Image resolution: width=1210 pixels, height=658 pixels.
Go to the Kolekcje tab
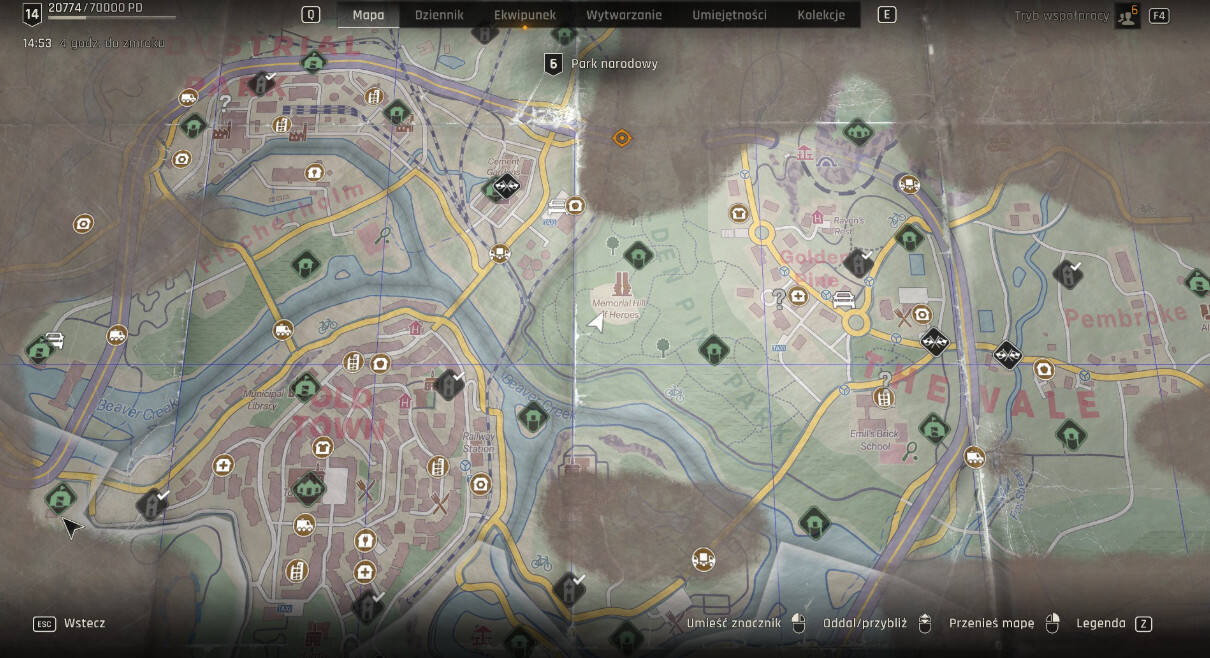821,15
